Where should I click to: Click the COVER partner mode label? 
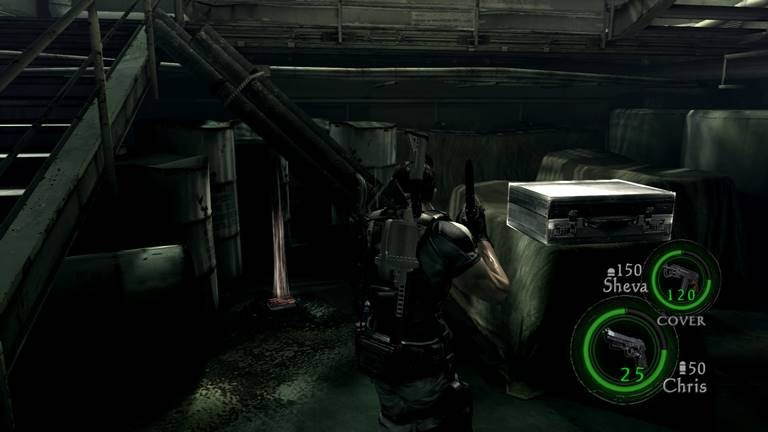click(x=681, y=321)
